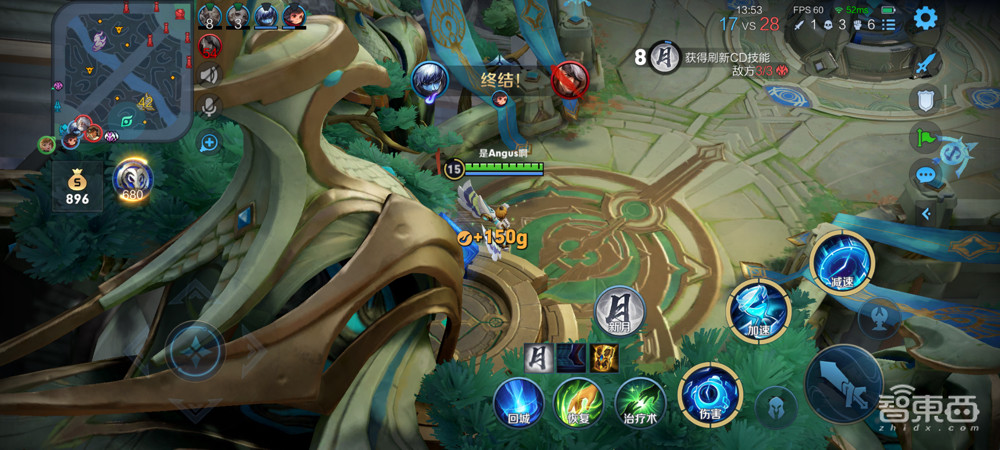Tap the sword basic attack button
This screenshot has width=1000, height=450.
pos(843,384)
